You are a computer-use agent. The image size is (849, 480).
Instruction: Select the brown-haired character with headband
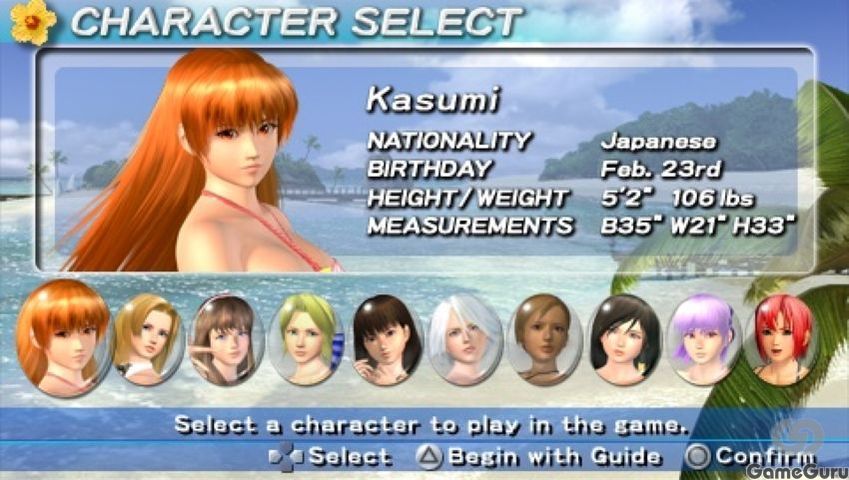coord(227,336)
